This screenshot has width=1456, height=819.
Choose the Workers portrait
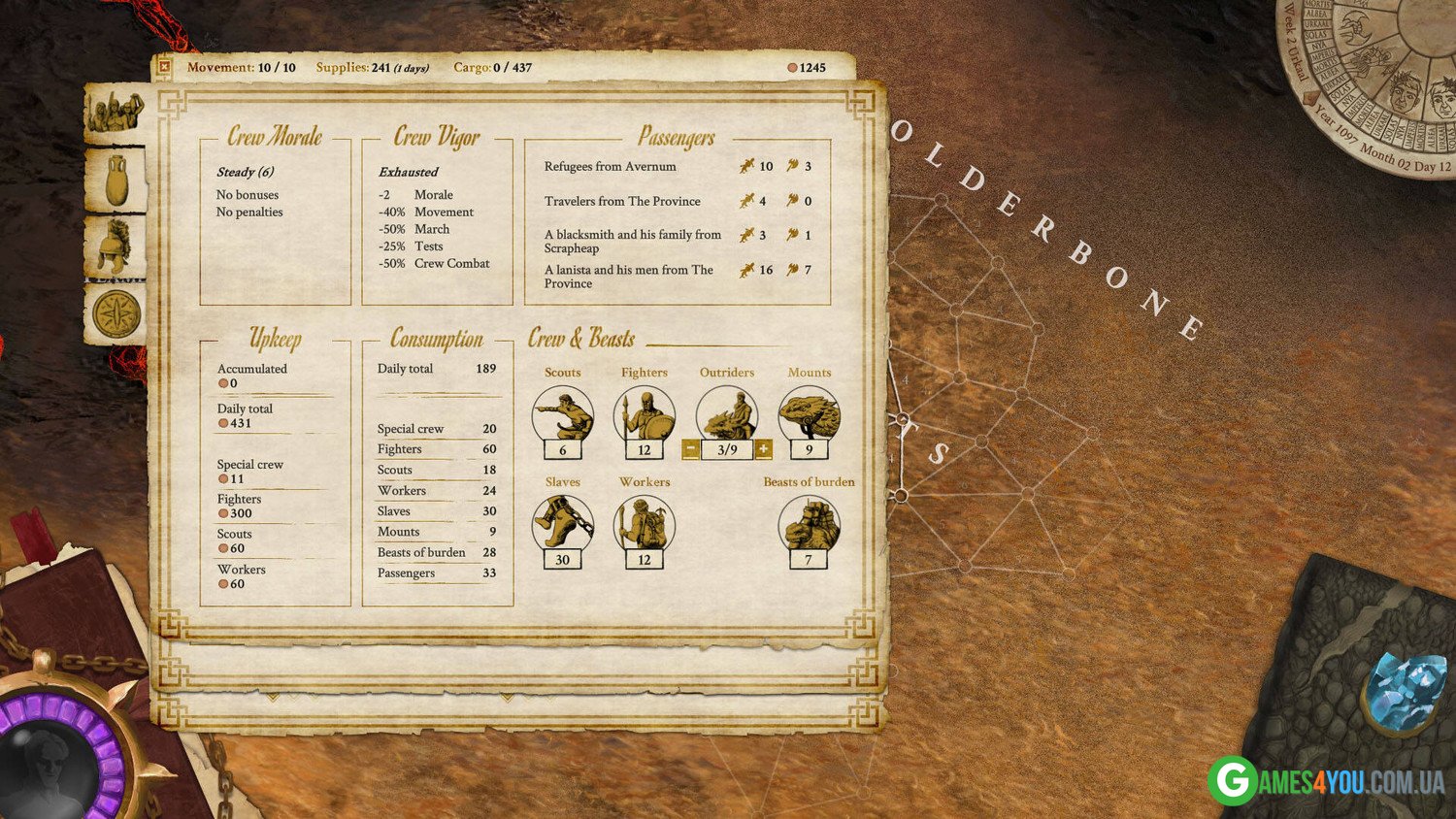(x=644, y=524)
